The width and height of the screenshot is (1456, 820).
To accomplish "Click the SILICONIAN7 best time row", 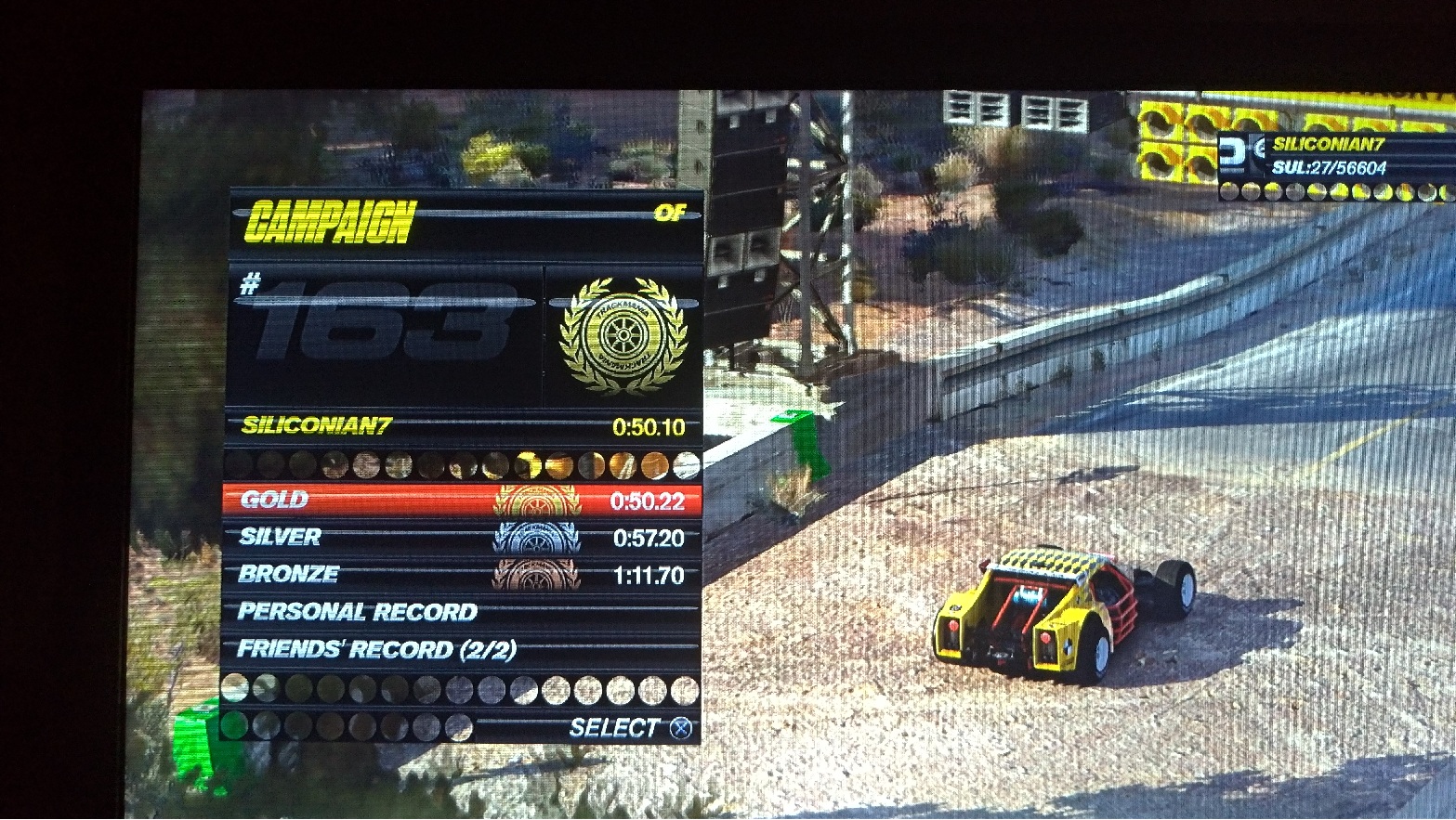I will click(x=462, y=427).
